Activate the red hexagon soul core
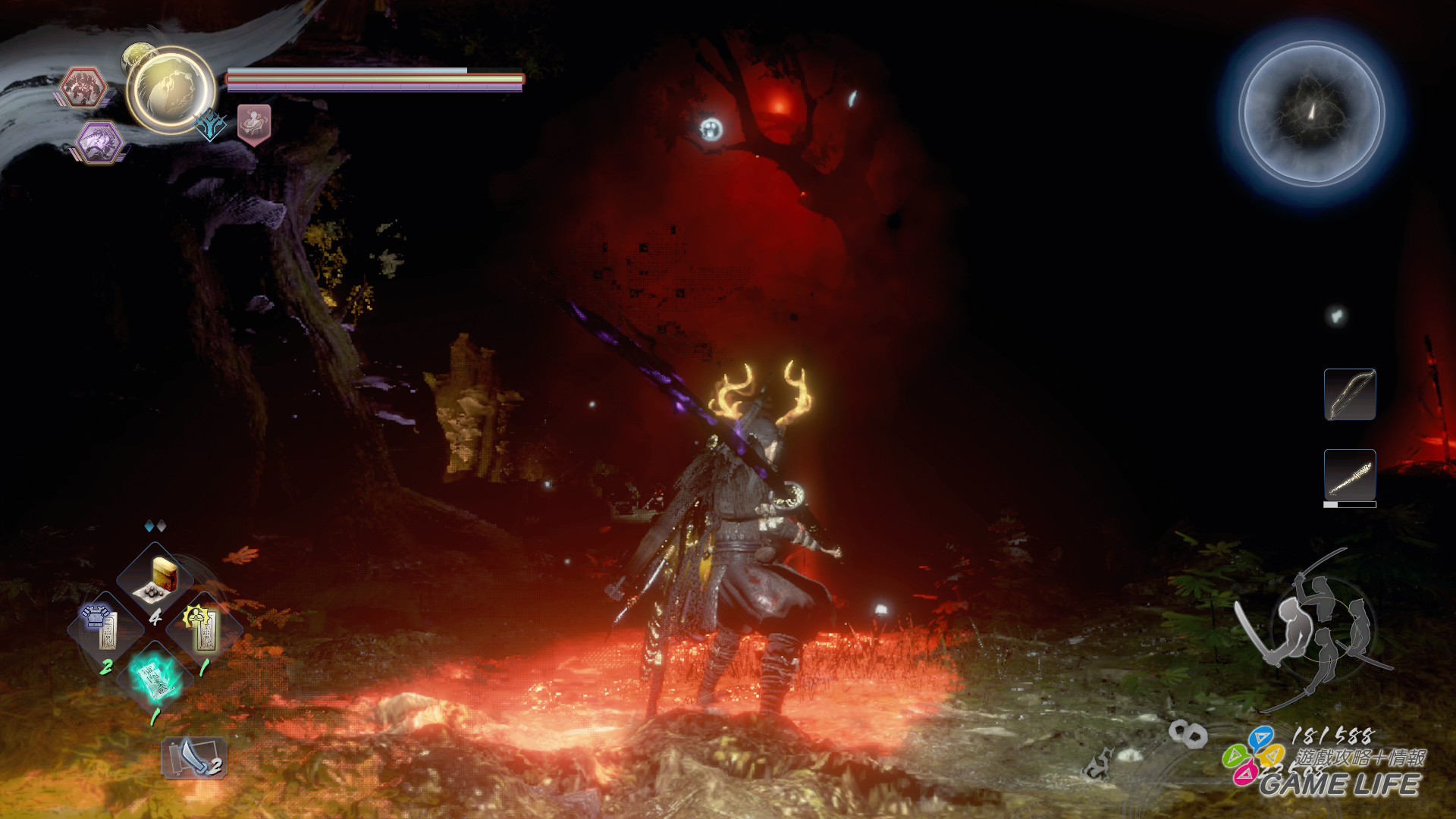The image size is (1456, 819). [x=82, y=87]
